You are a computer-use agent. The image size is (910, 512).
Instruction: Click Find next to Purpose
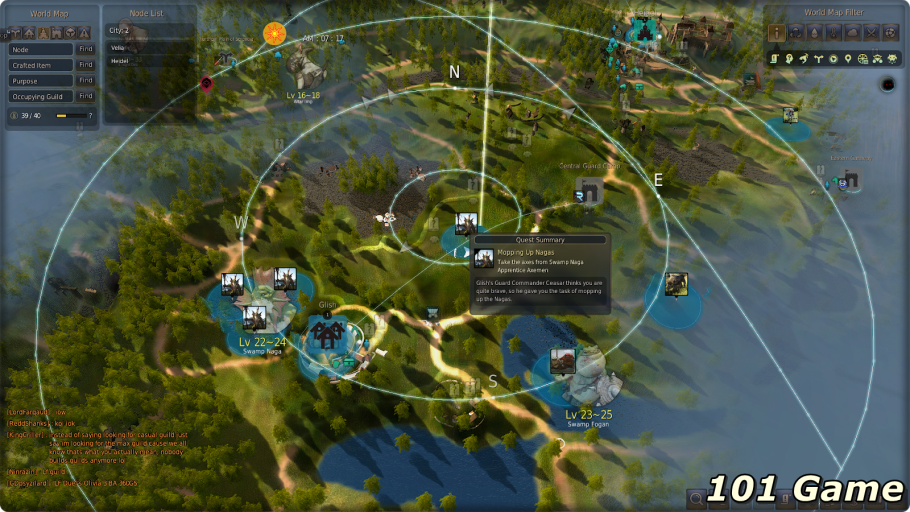tap(86, 81)
